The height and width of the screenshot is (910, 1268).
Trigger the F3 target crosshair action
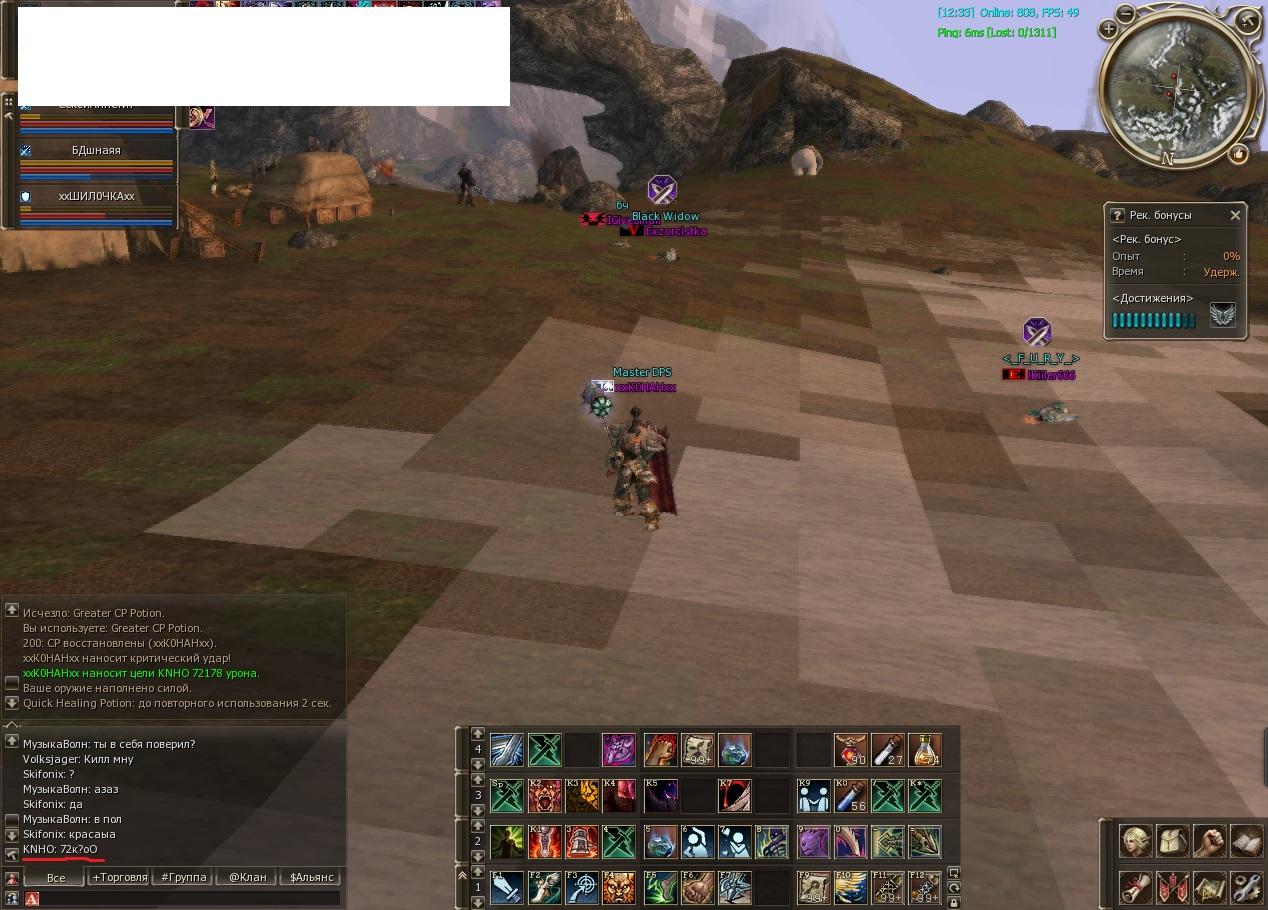pyautogui.click(x=582, y=887)
